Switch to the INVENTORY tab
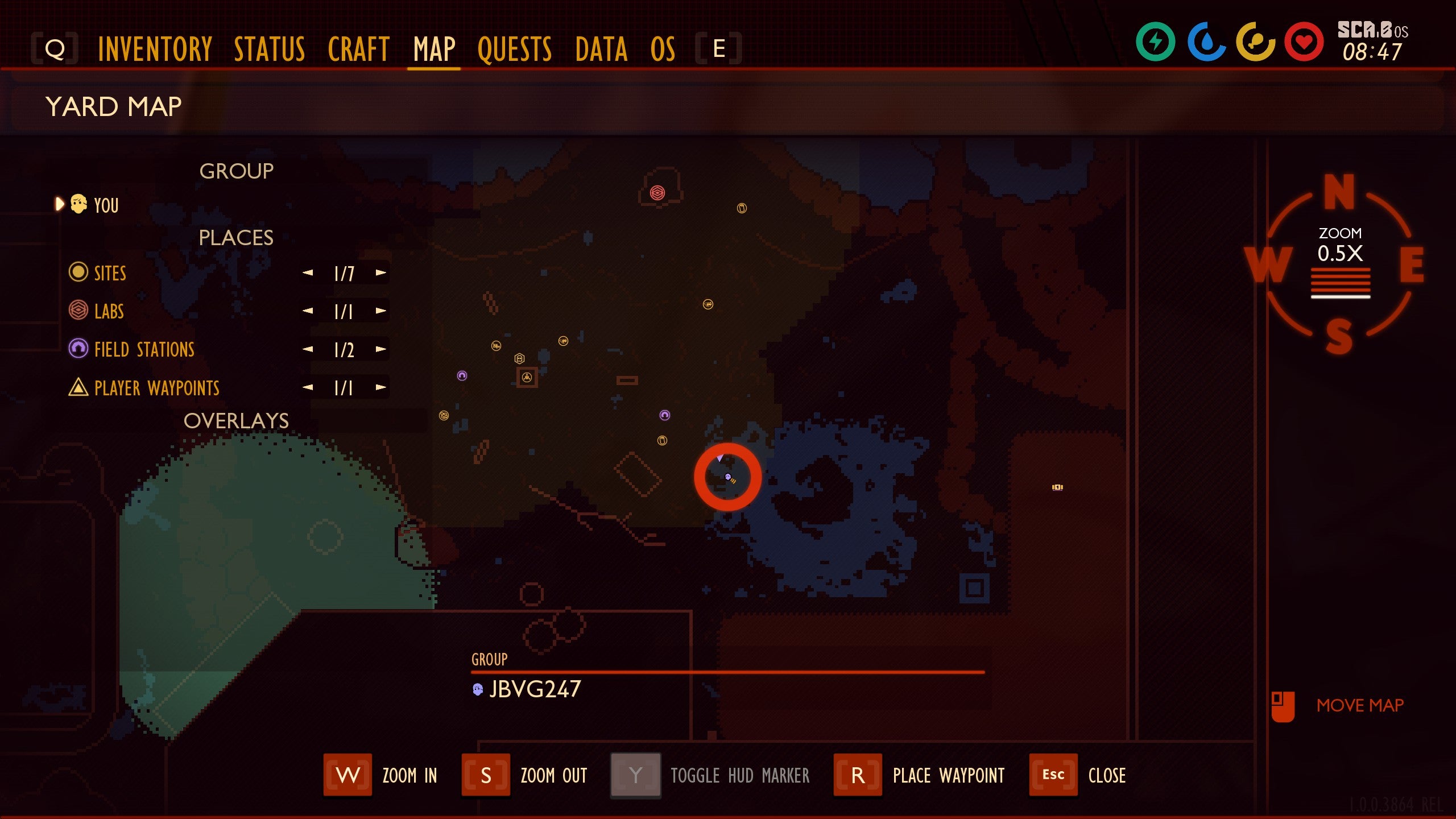 click(154, 48)
